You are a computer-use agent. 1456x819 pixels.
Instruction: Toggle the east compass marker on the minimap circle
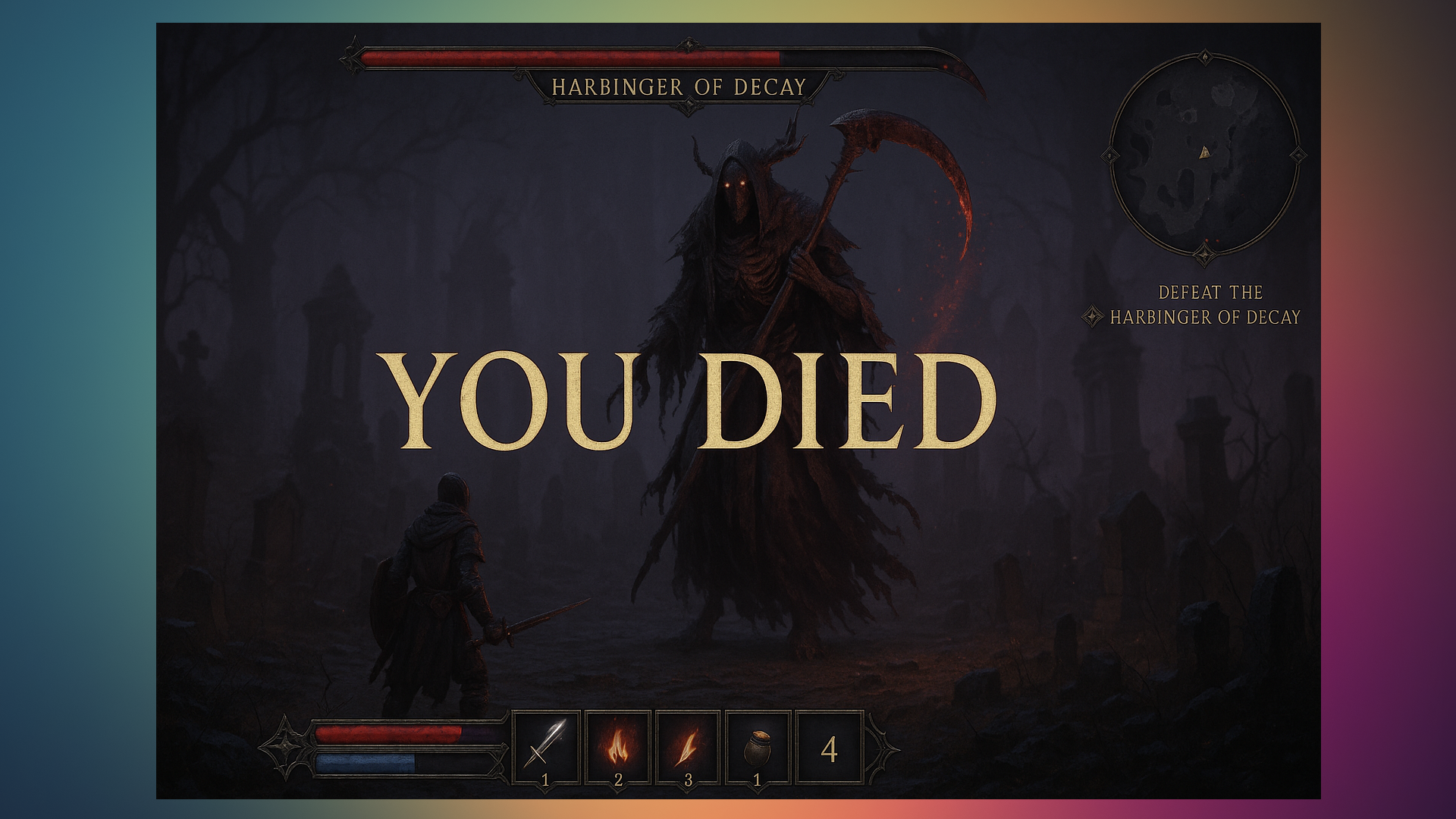(1298, 154)
